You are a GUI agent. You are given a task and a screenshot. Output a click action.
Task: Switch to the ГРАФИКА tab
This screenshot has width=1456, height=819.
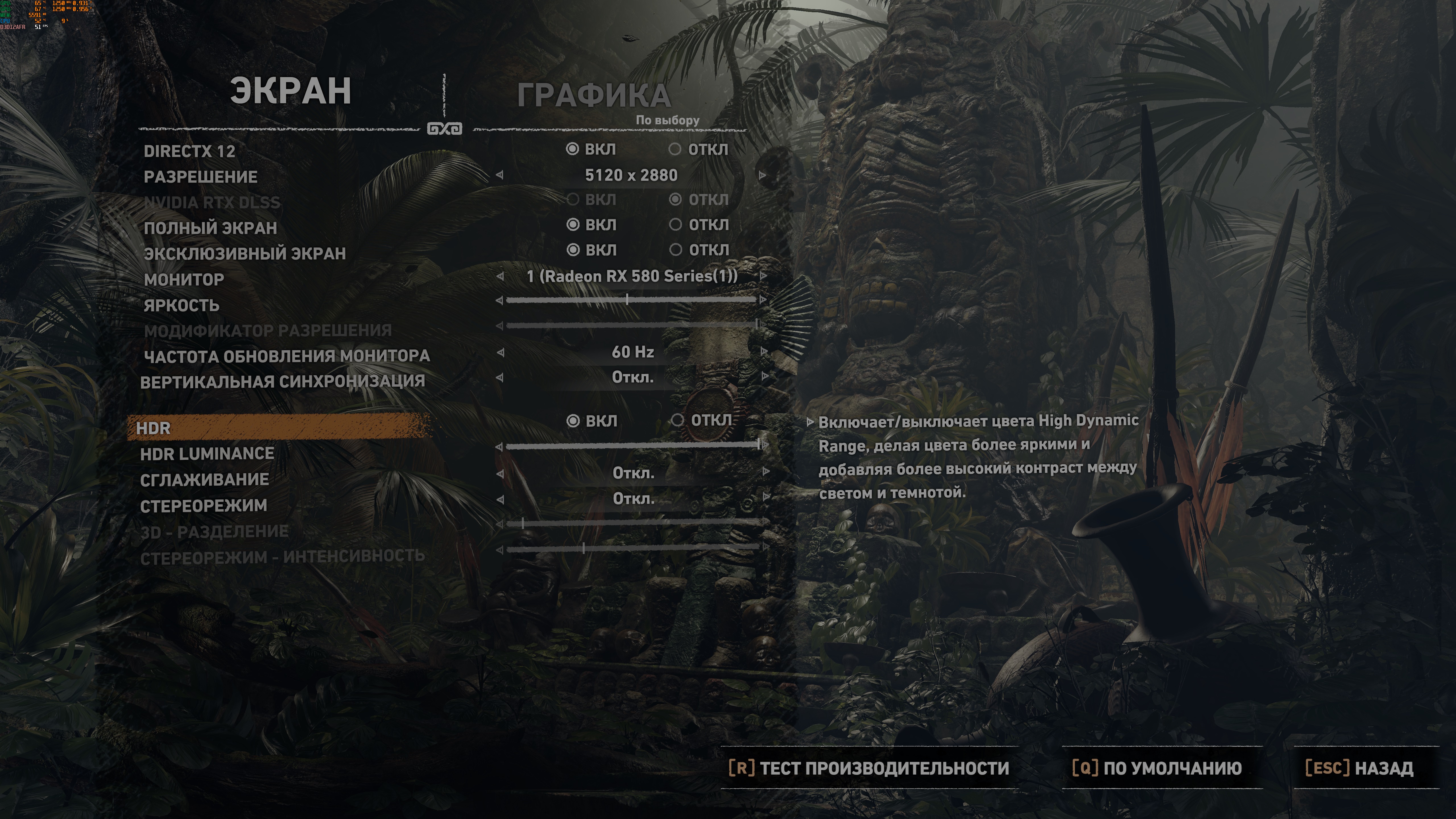pos(593,96)
